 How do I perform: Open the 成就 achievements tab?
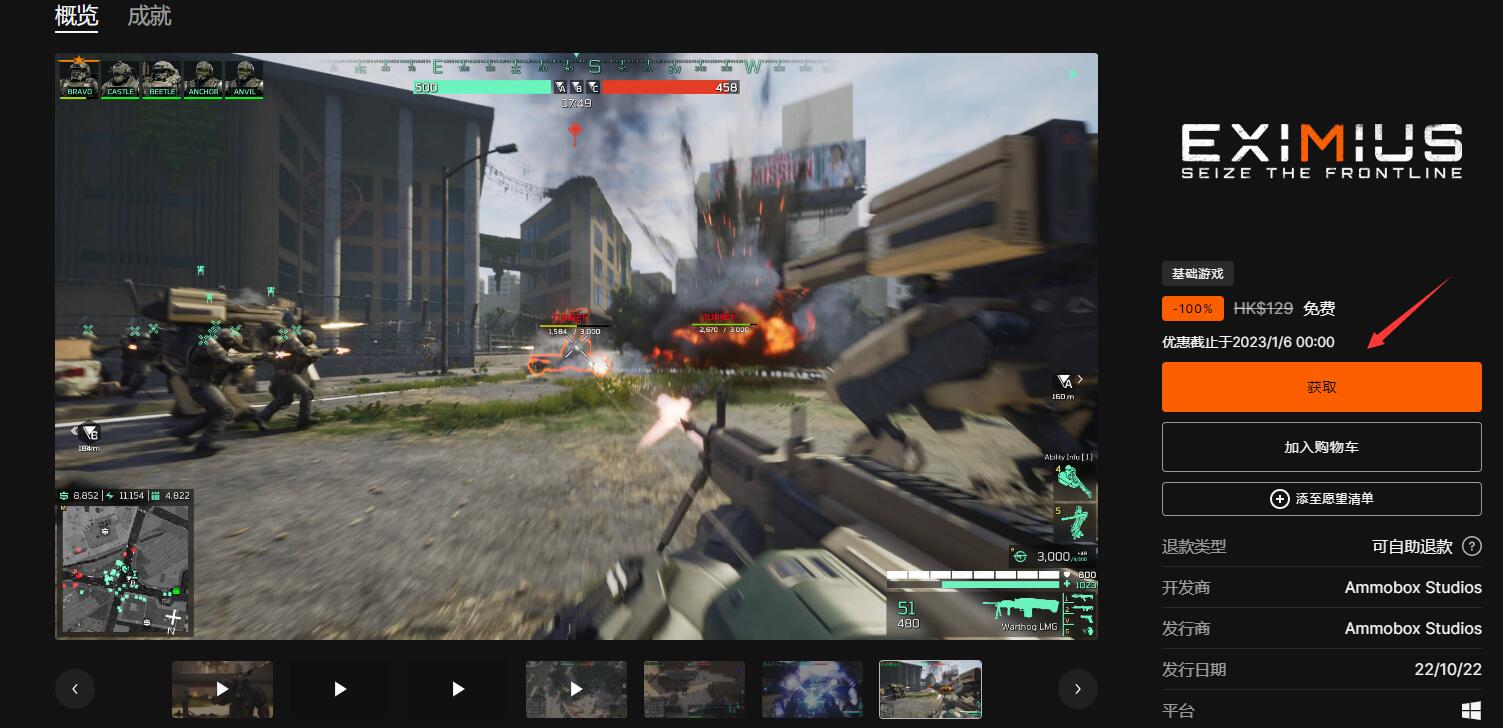coord(150,16)
